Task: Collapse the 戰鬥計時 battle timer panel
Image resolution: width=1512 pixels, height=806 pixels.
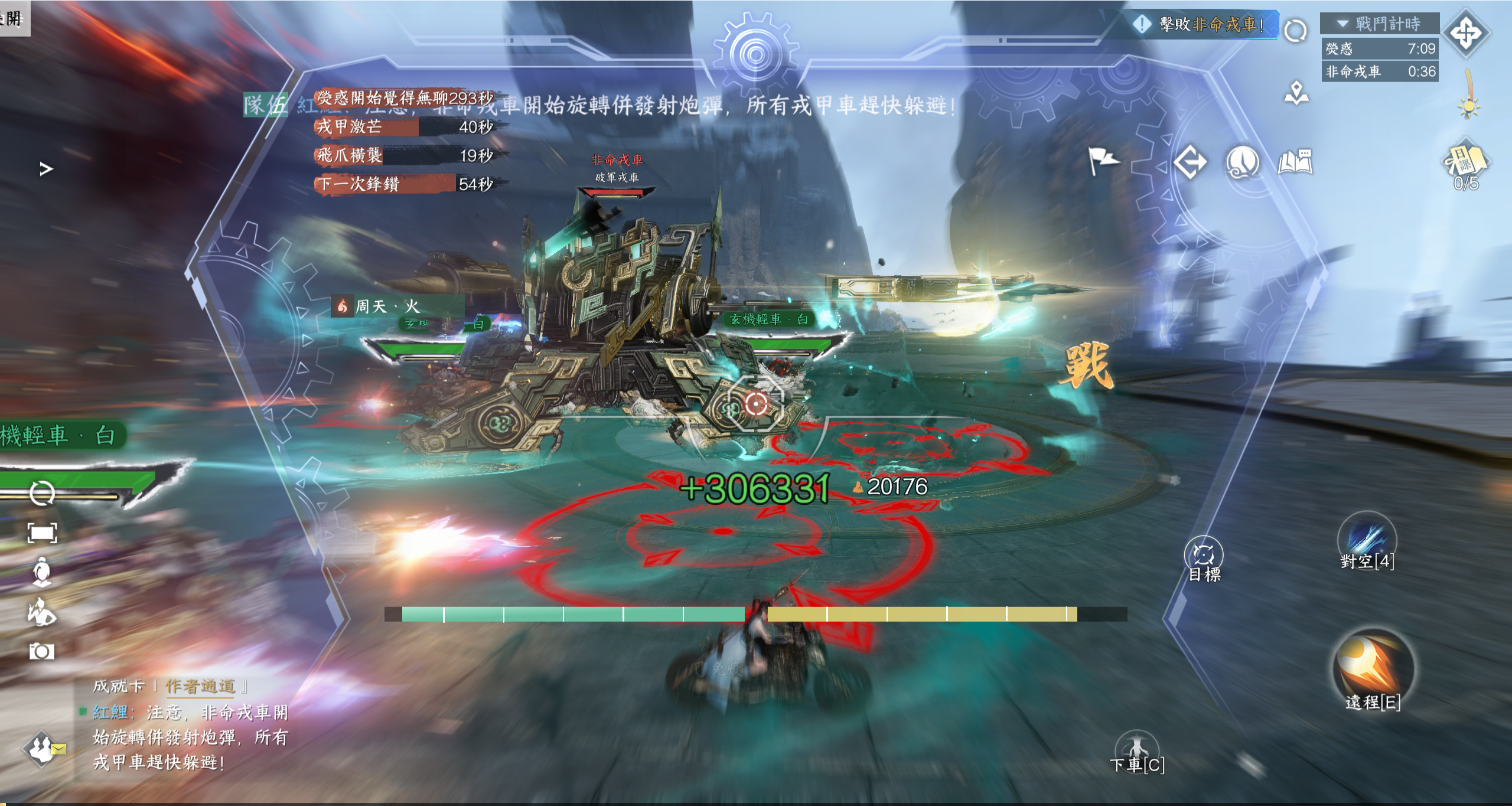Action: (x=1342, y=24)
